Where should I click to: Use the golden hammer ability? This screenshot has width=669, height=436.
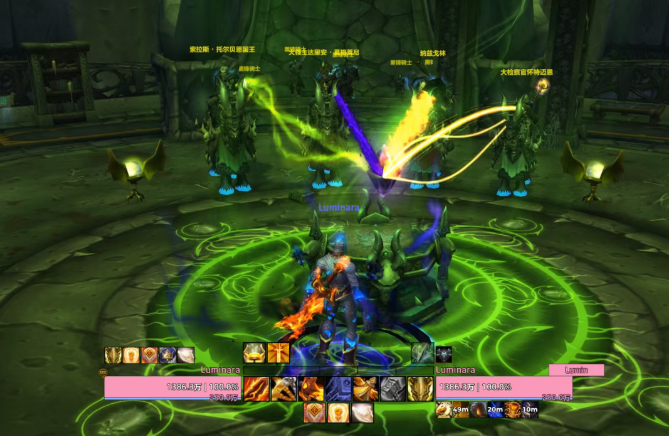(283, 389)
